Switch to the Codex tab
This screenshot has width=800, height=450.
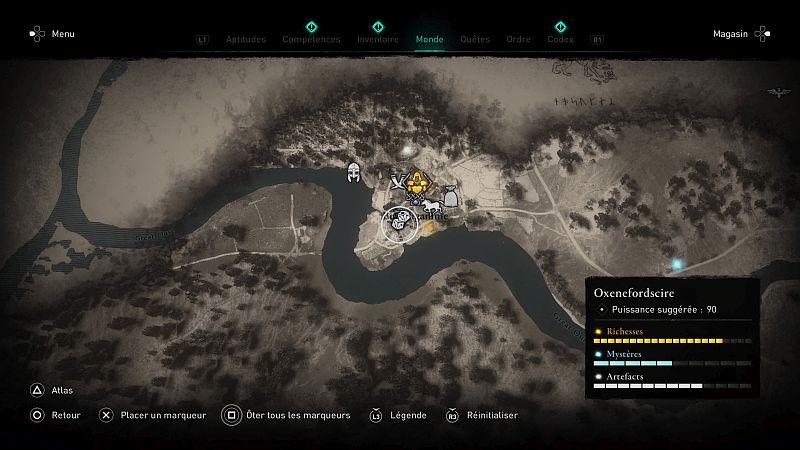[x=560, y=40]
